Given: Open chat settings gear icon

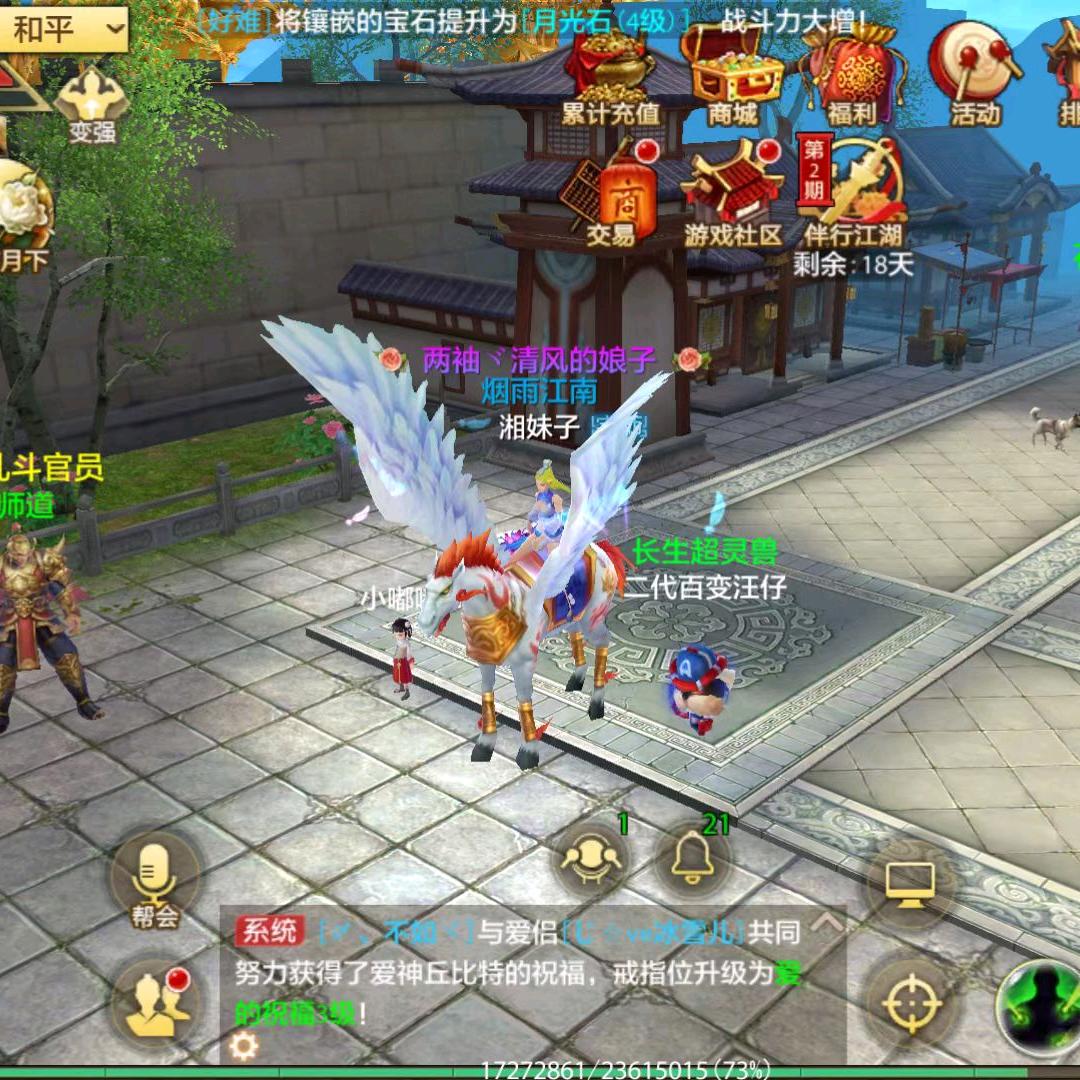Looking at the screenshot, I should [x=244, y=1046].
